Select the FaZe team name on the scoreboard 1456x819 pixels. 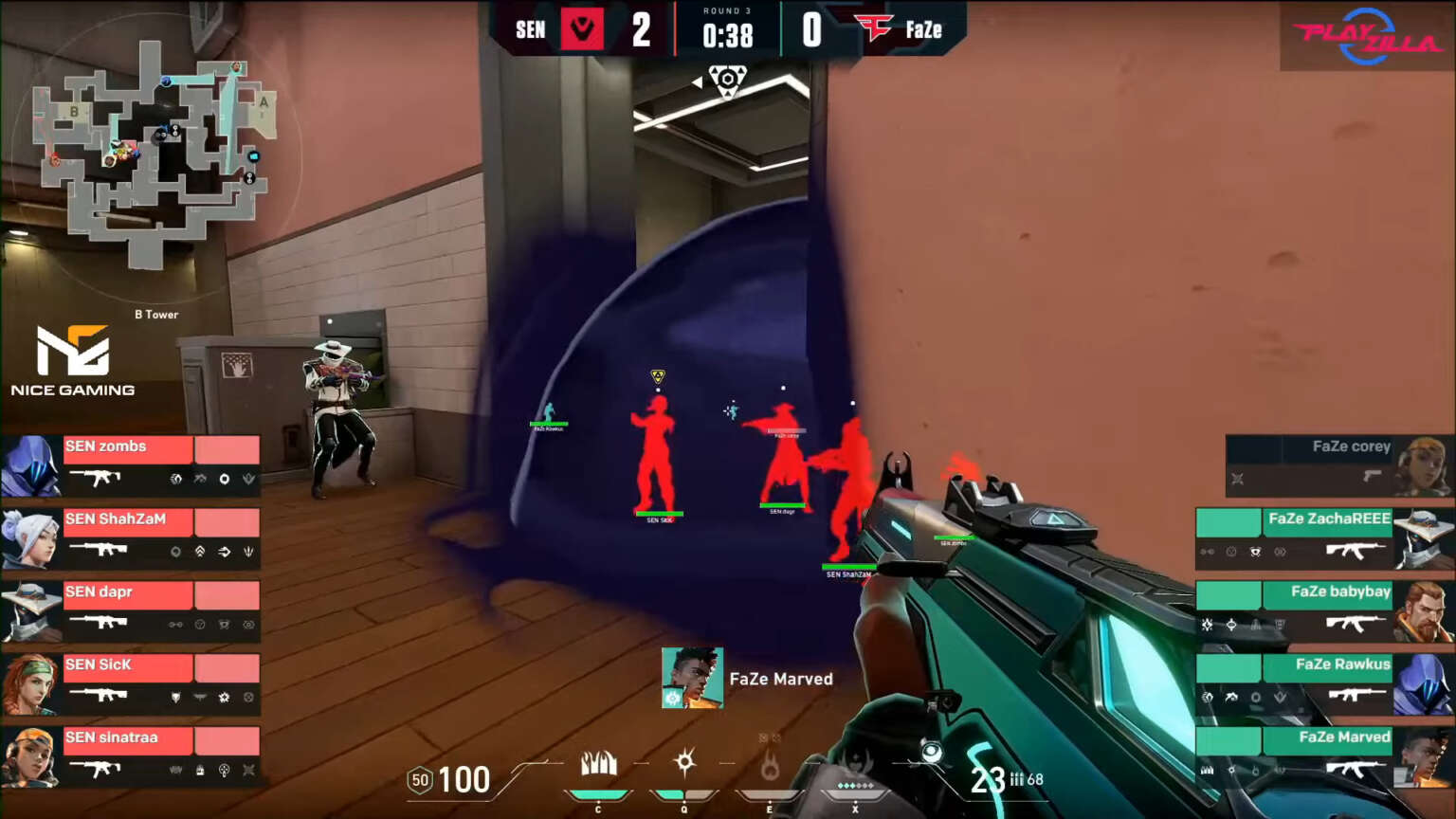tap(924, 29)
